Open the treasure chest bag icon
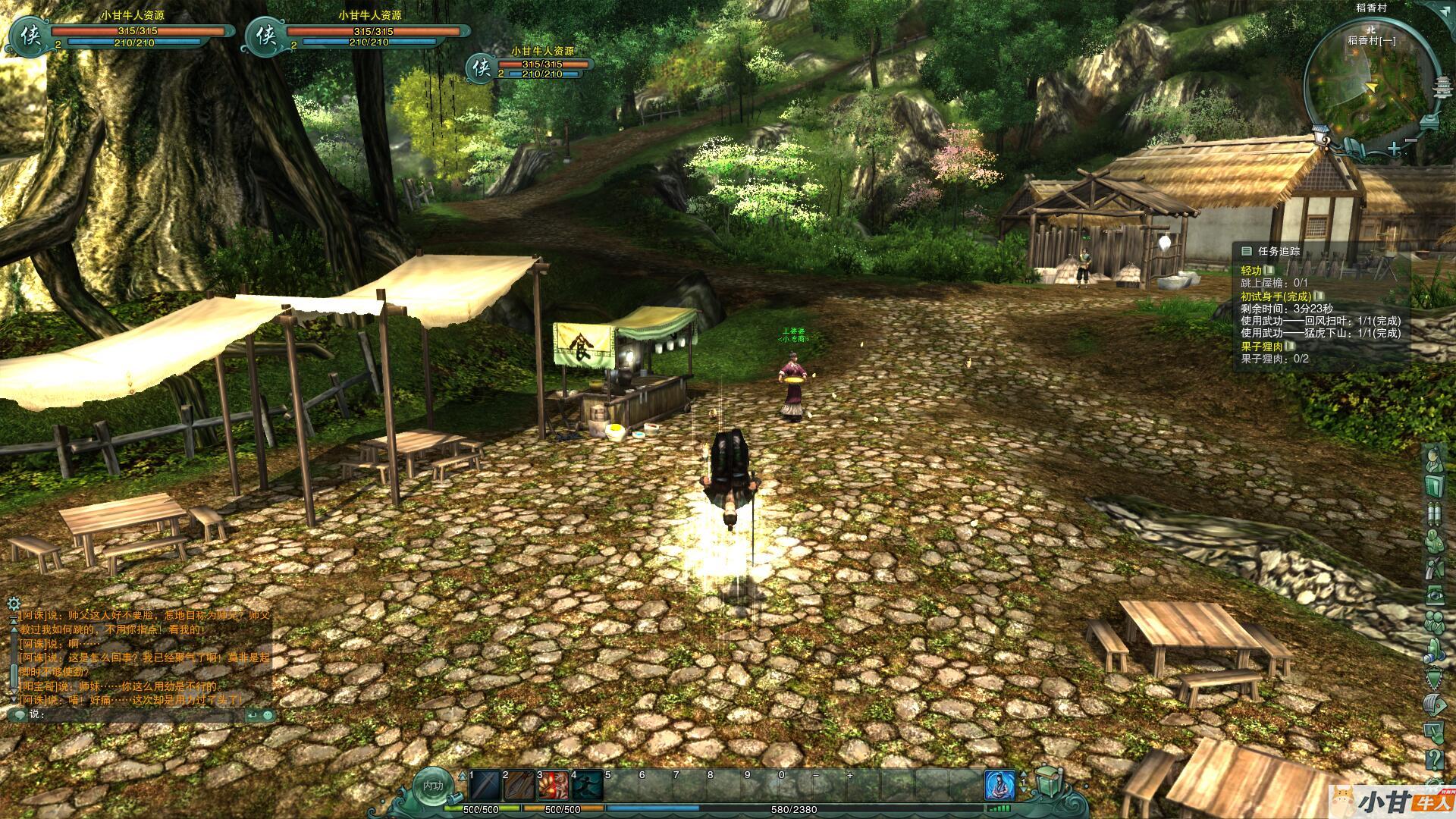The height and width of the screenshot is (819, 1456). (x=1047, y=782)
